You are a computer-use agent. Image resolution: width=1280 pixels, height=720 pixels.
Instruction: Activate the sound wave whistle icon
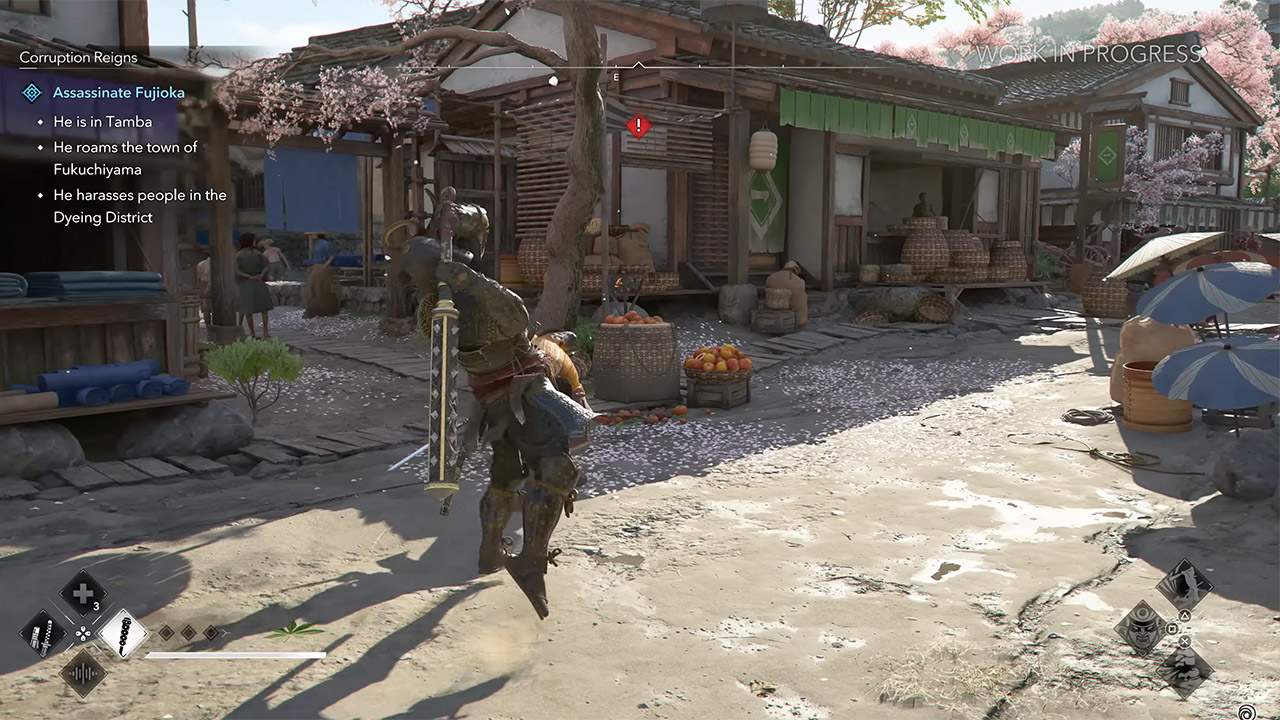83,672
